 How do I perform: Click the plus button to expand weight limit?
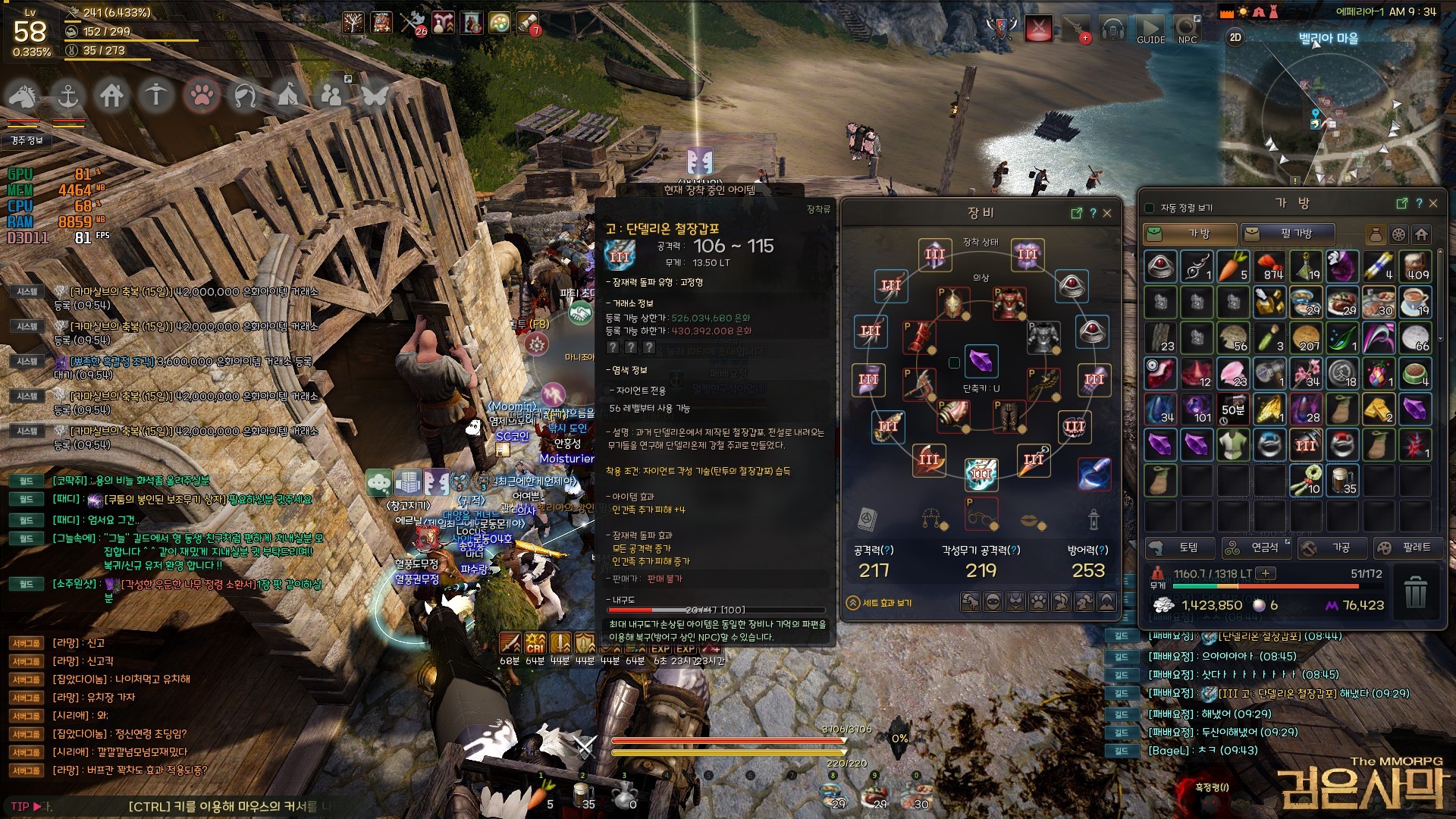coord(1266,573)
